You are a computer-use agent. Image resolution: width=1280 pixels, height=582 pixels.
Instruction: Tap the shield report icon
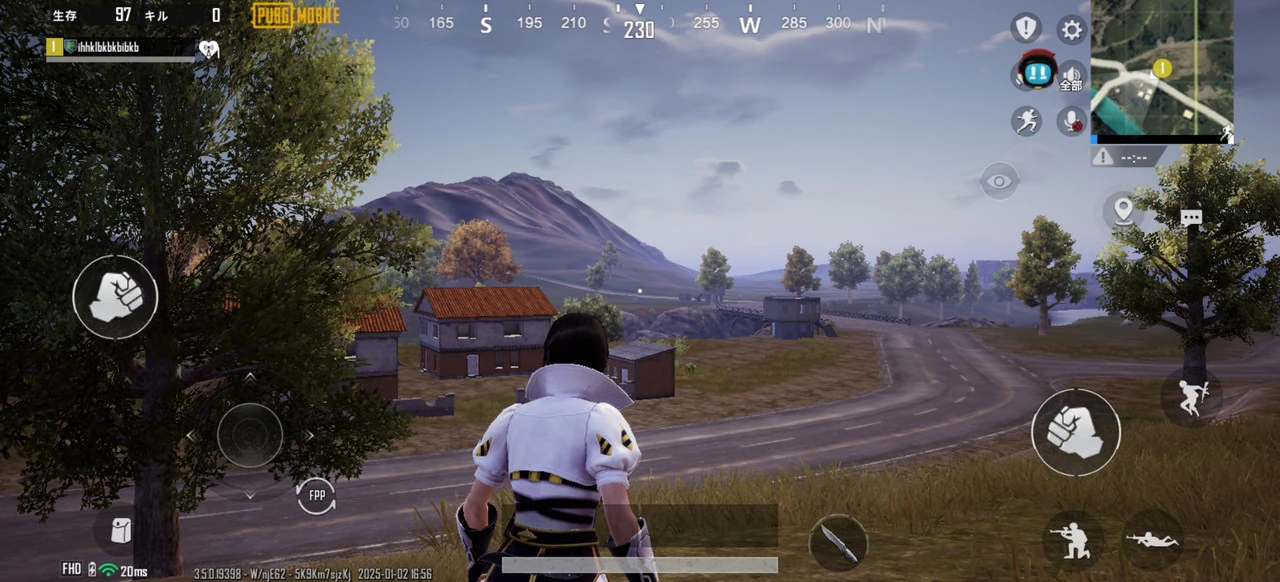click(x=1026, y=28)
